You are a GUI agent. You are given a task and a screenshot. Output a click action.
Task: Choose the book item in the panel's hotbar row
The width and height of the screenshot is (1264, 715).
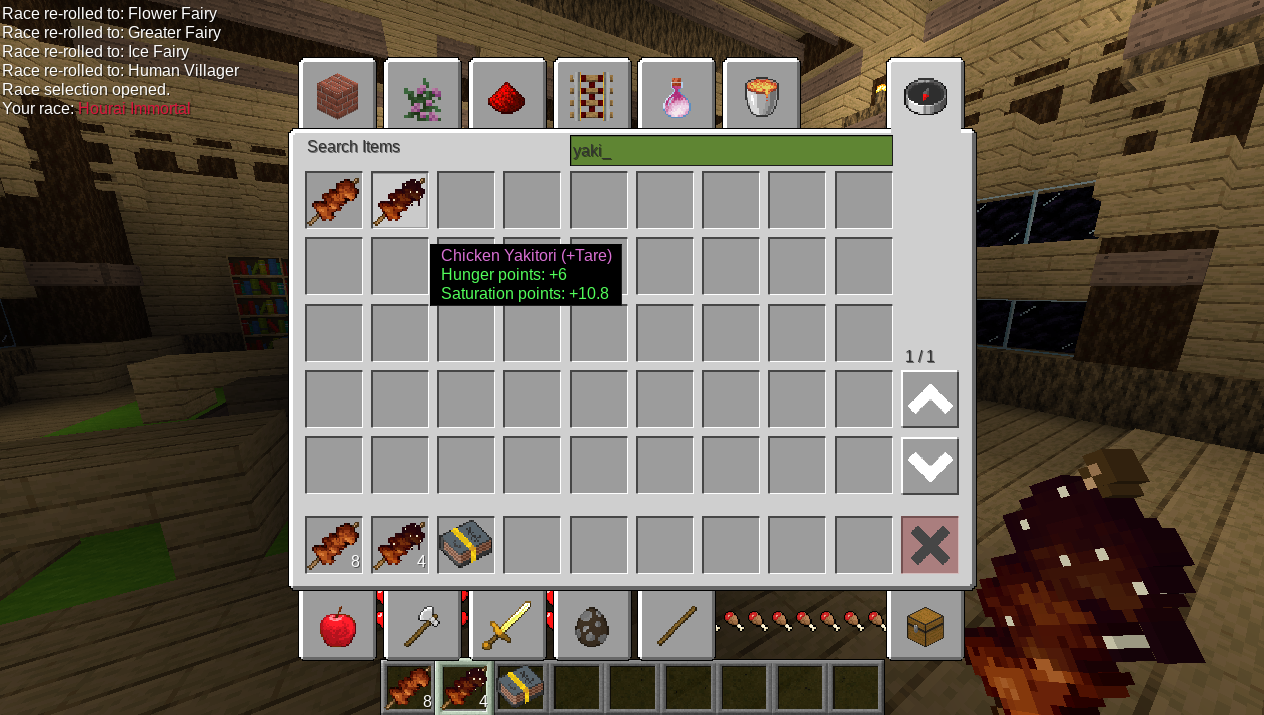(466, 545)
